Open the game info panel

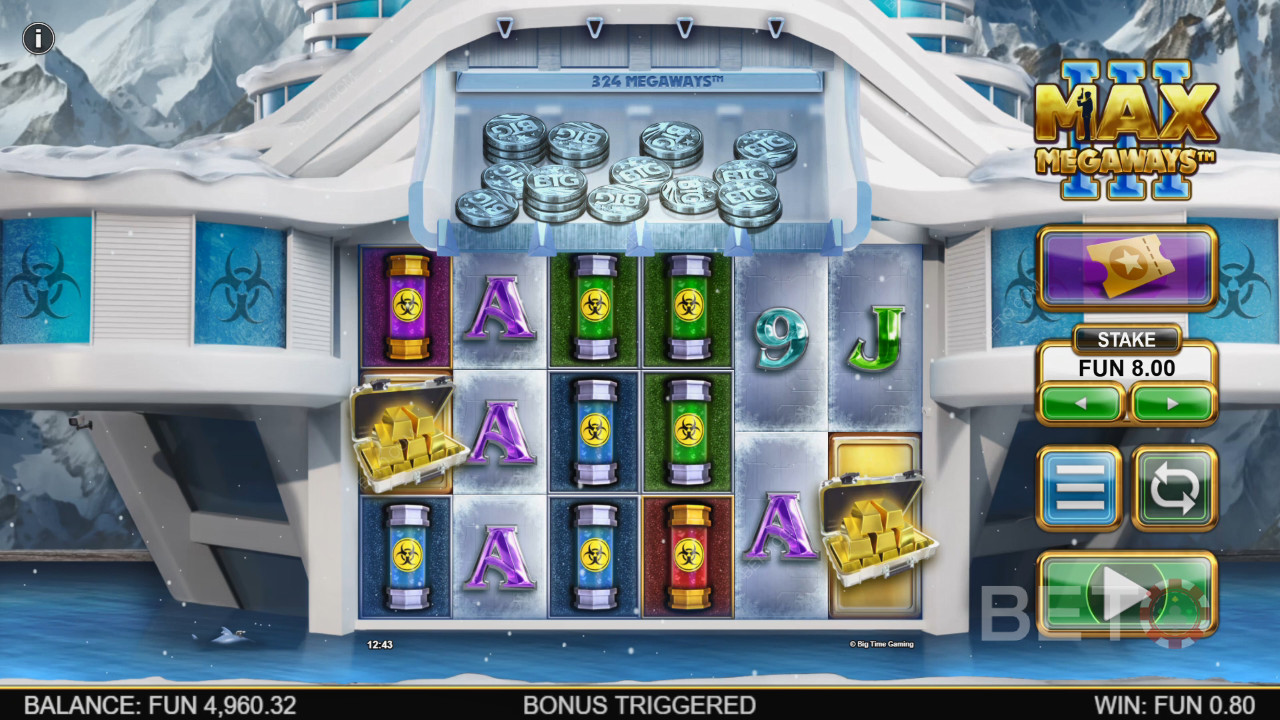coord(38,39)
